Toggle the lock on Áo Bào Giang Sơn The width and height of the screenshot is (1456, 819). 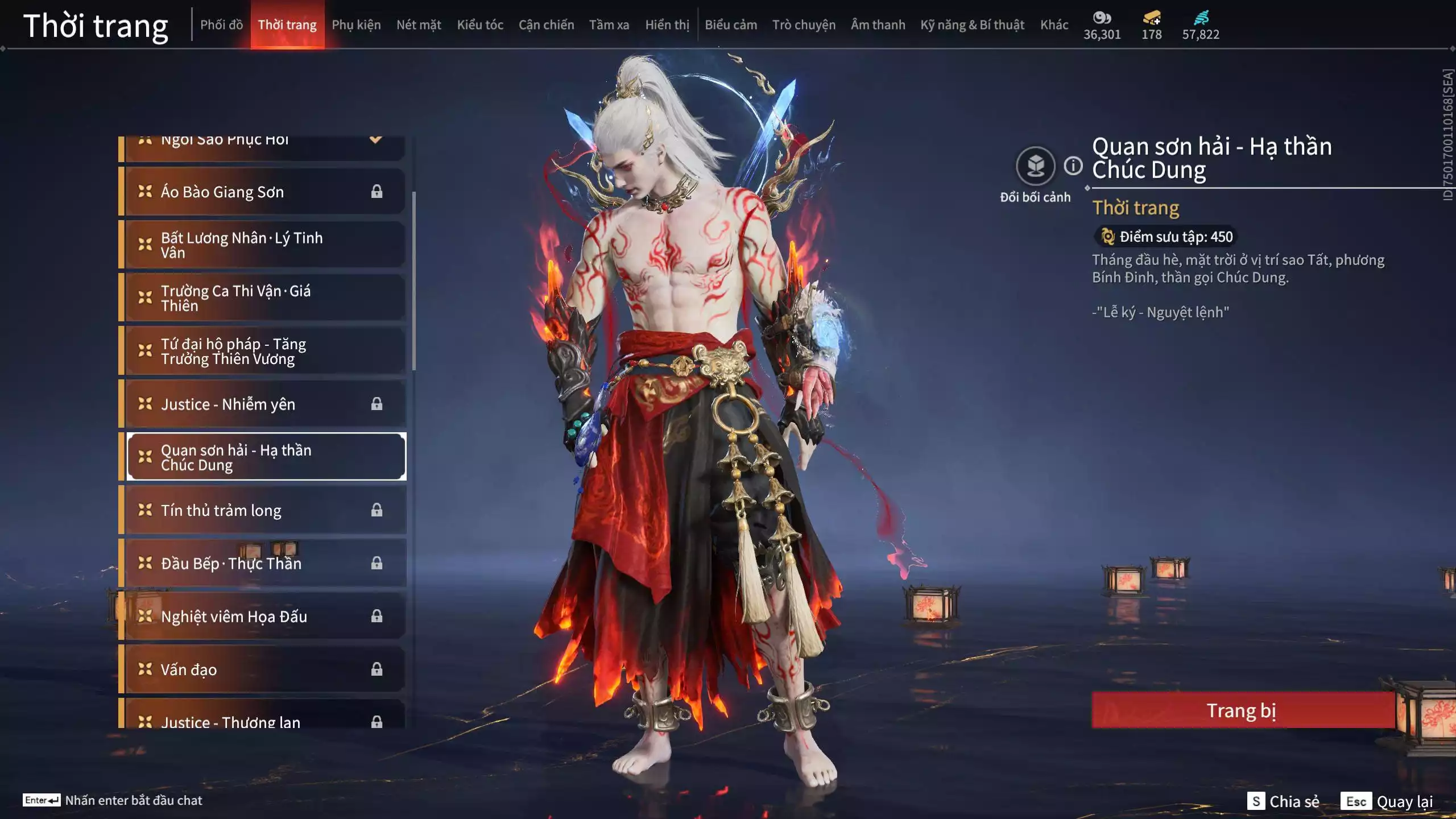(377, 192)
